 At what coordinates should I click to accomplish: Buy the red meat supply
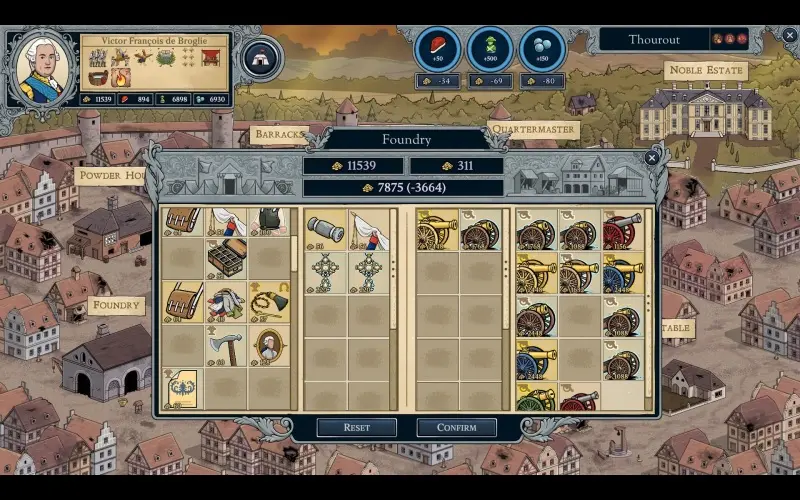(438, 48)
